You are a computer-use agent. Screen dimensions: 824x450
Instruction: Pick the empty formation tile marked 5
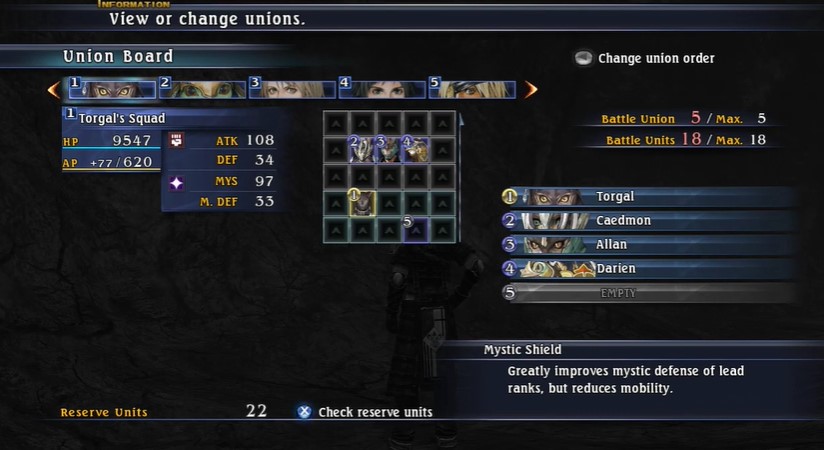click(x=415, y=229)
